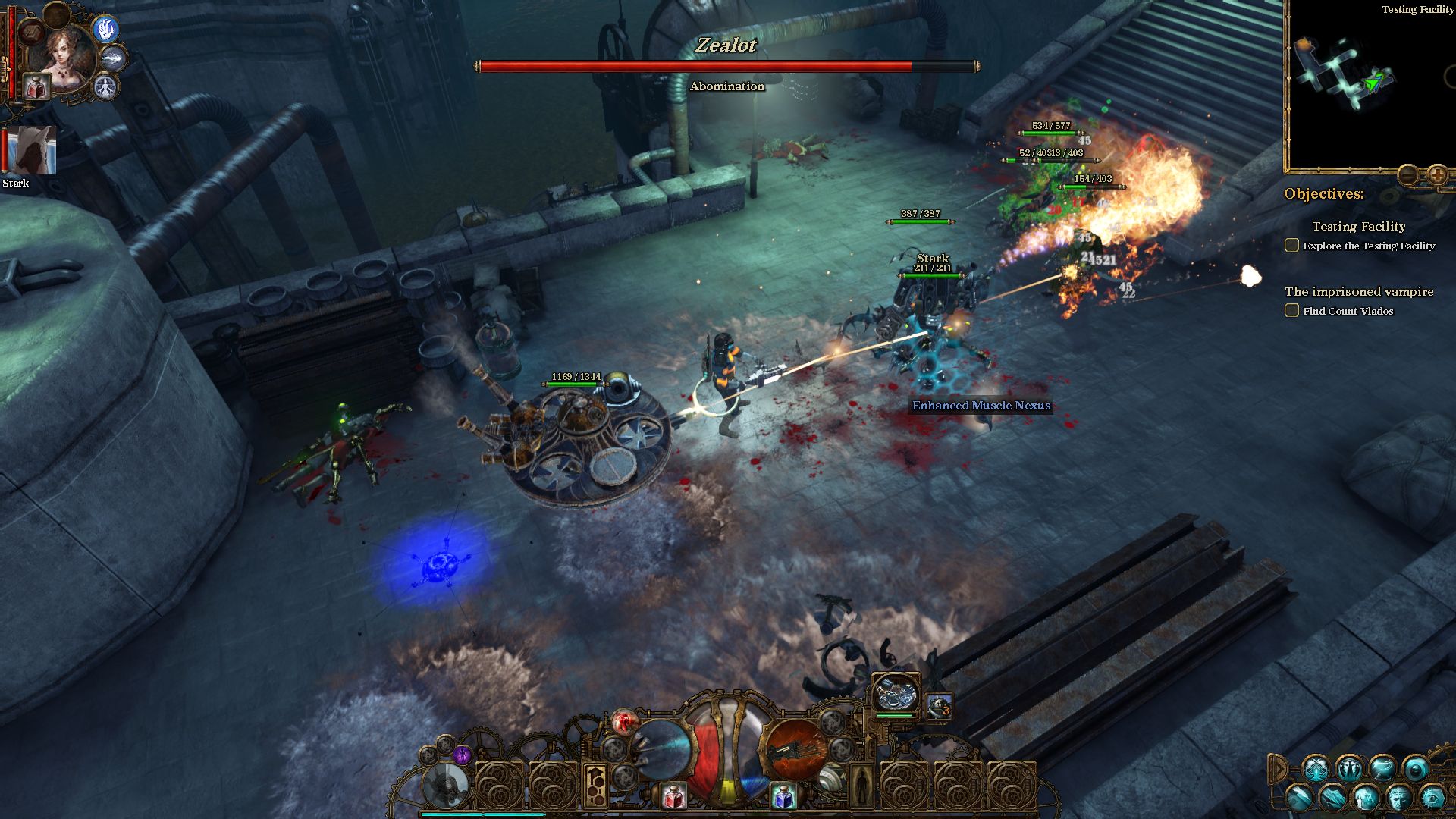The height and width of the screenshot is (819, 1456).
Task: Use the companion's red potion slot
Action: [x=35, y=88]
